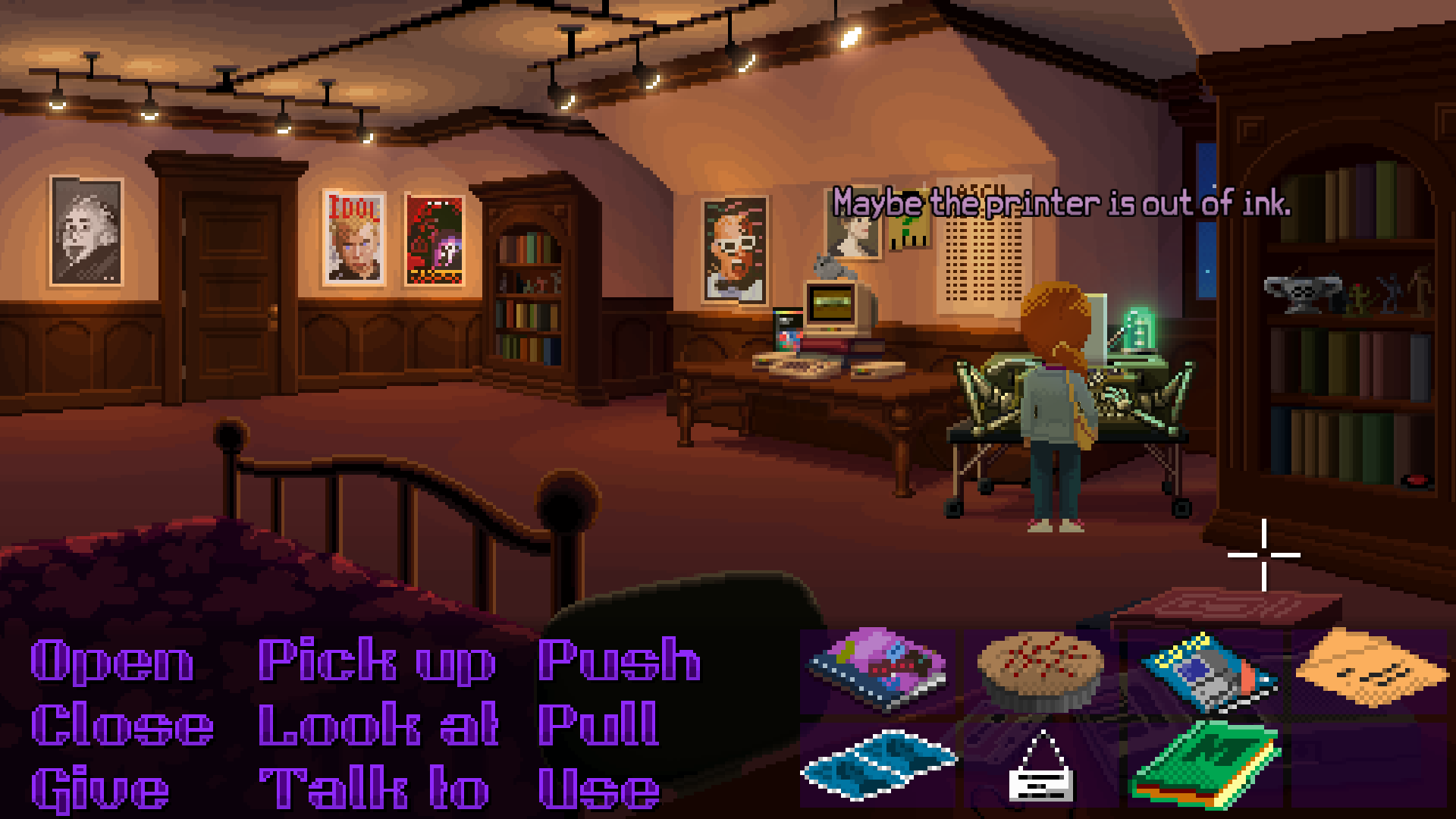Image resolution: width=1456 pixels, height=819 pixels.
Task: Click the ASCII chart on the wall
Action: [982, 250]
